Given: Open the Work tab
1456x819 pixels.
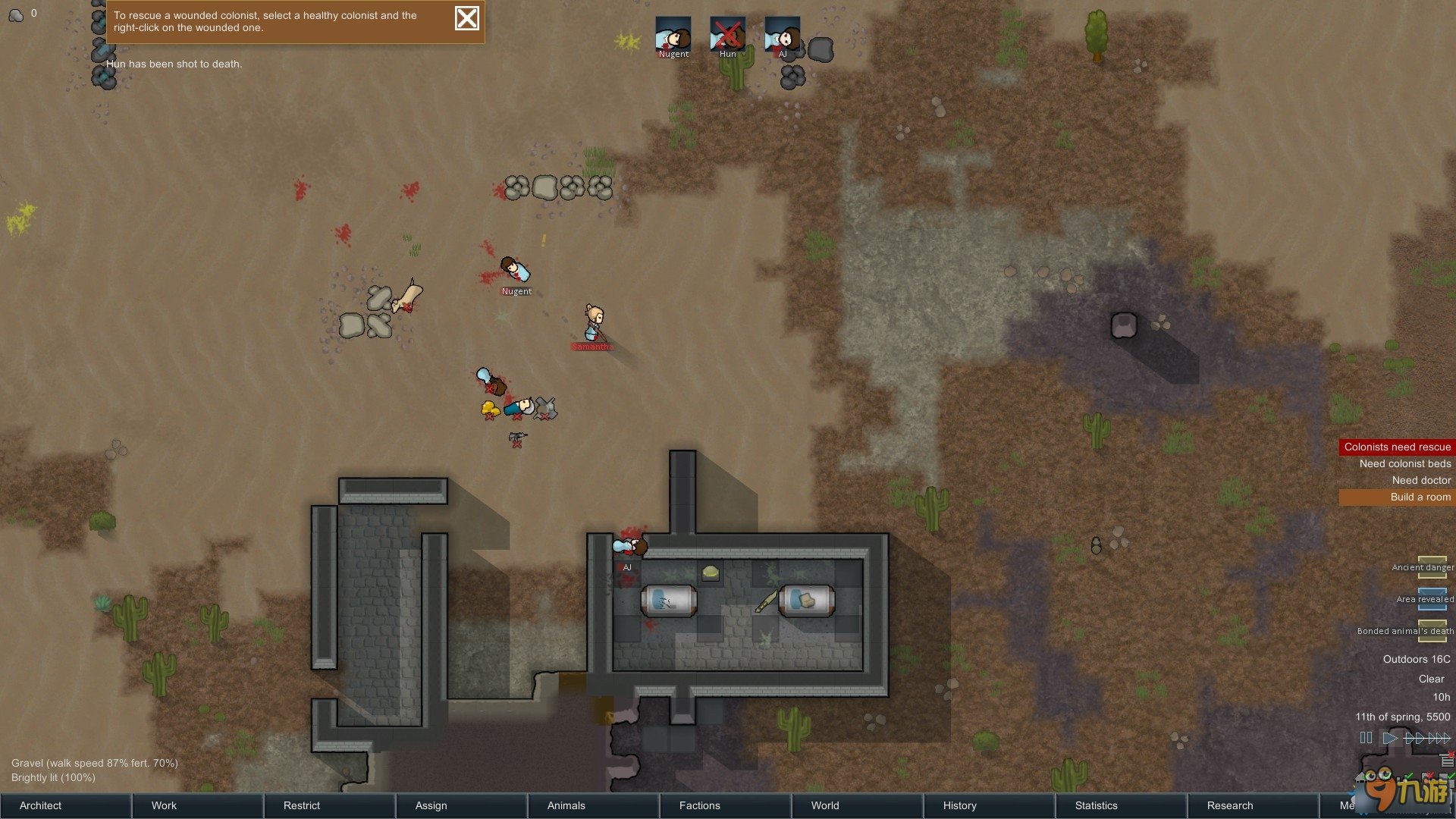Looking at the screenshot, I should (198, 805).
